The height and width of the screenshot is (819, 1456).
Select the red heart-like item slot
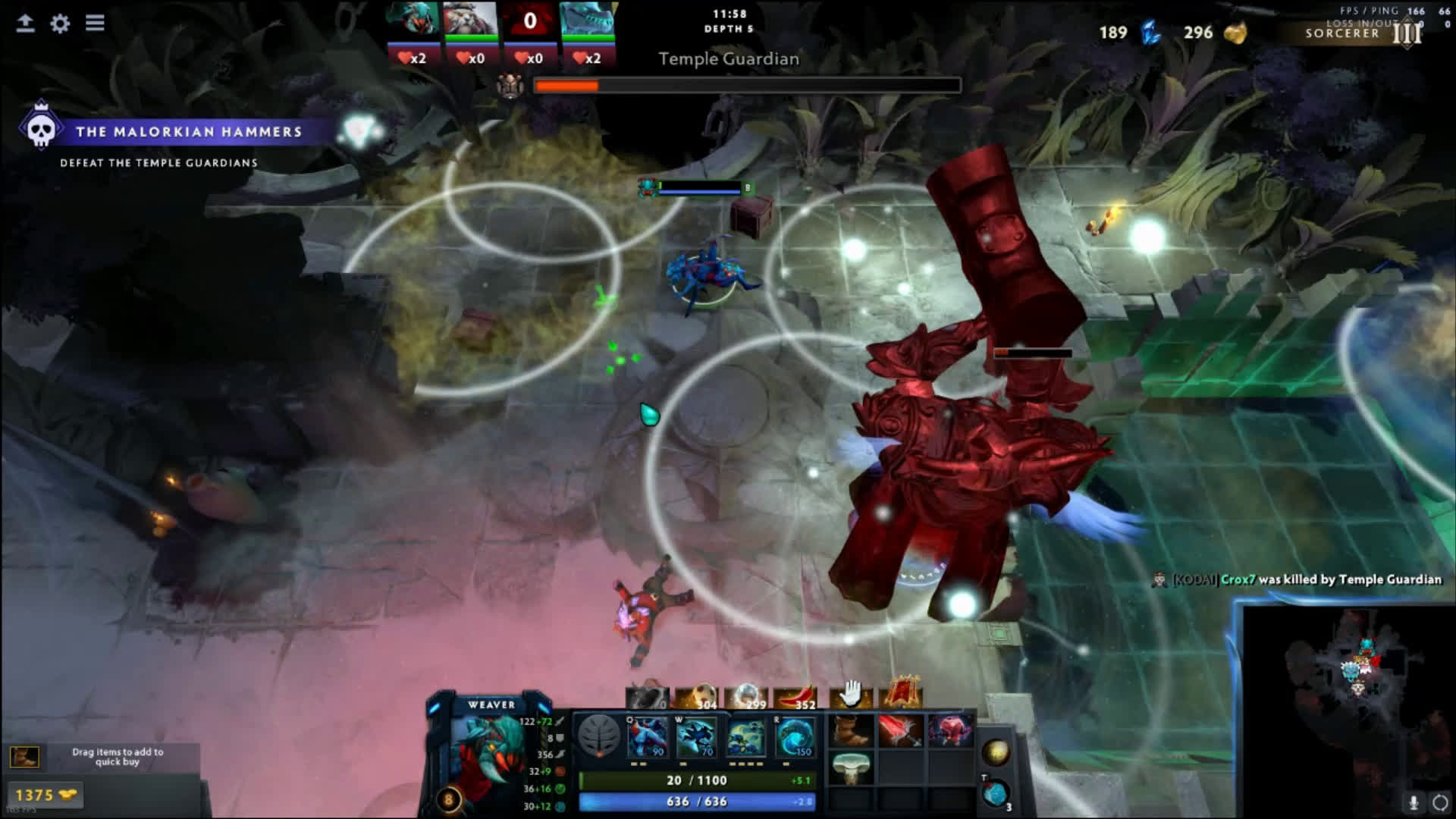point(949,731)
